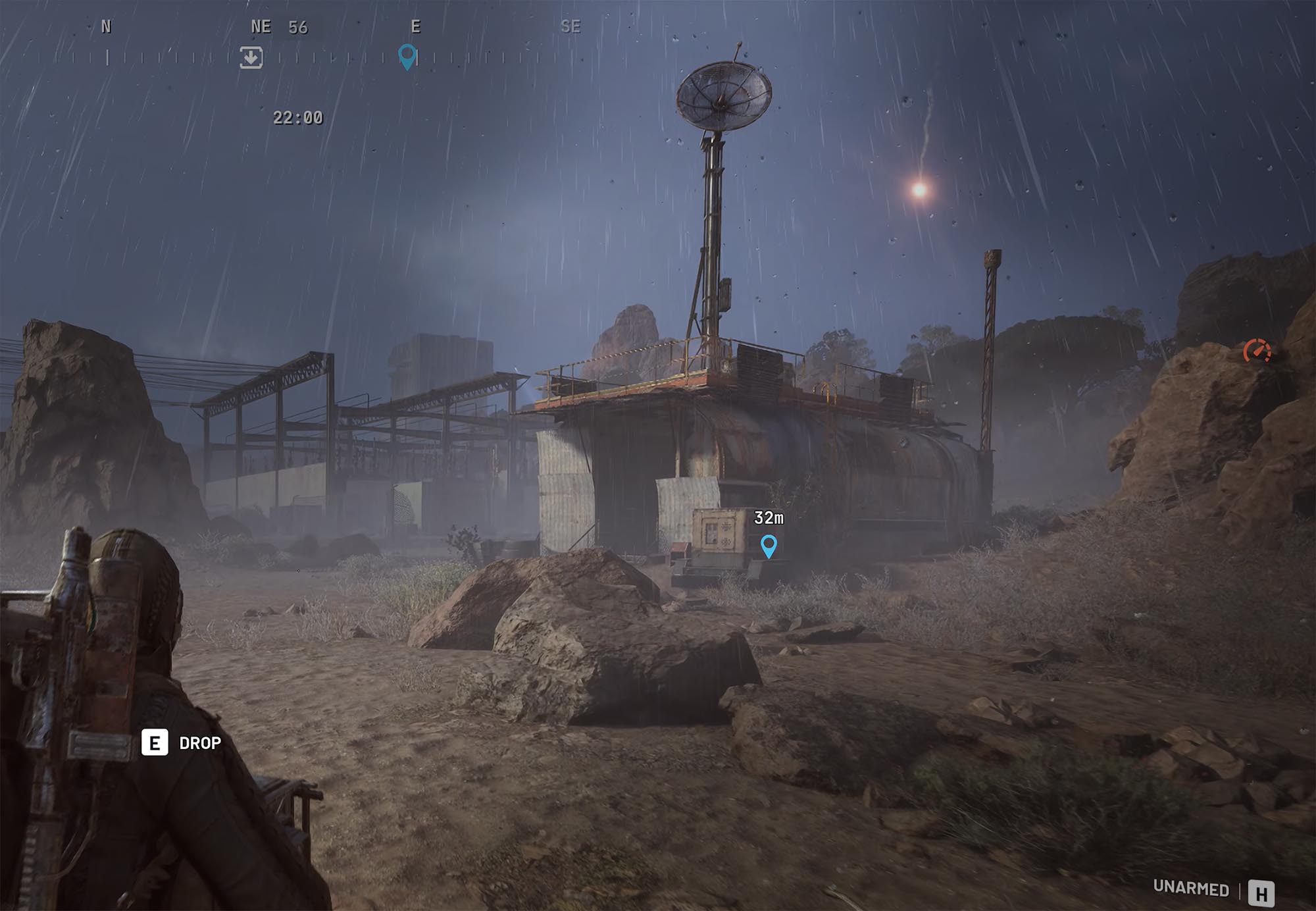Click the orange flare marker in the sky

pyautogui.click(x=917, y=189)
